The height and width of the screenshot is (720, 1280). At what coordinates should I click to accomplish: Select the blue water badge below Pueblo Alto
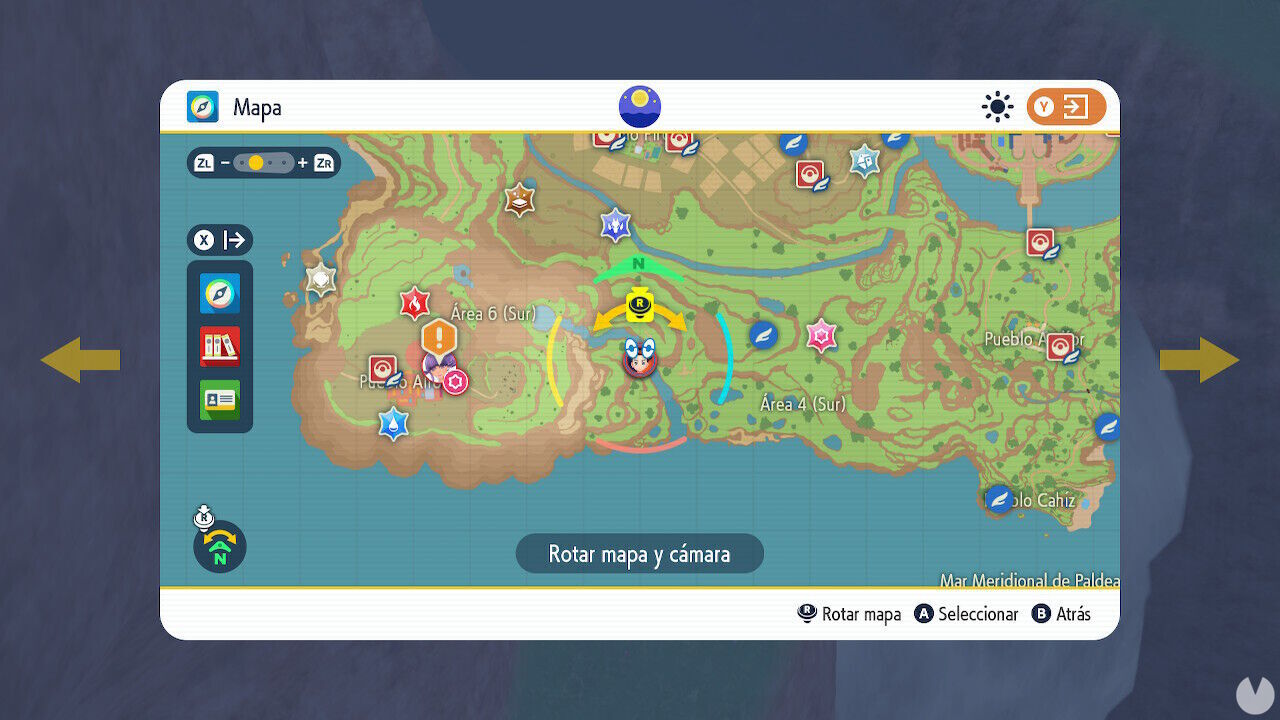[393, 423]
